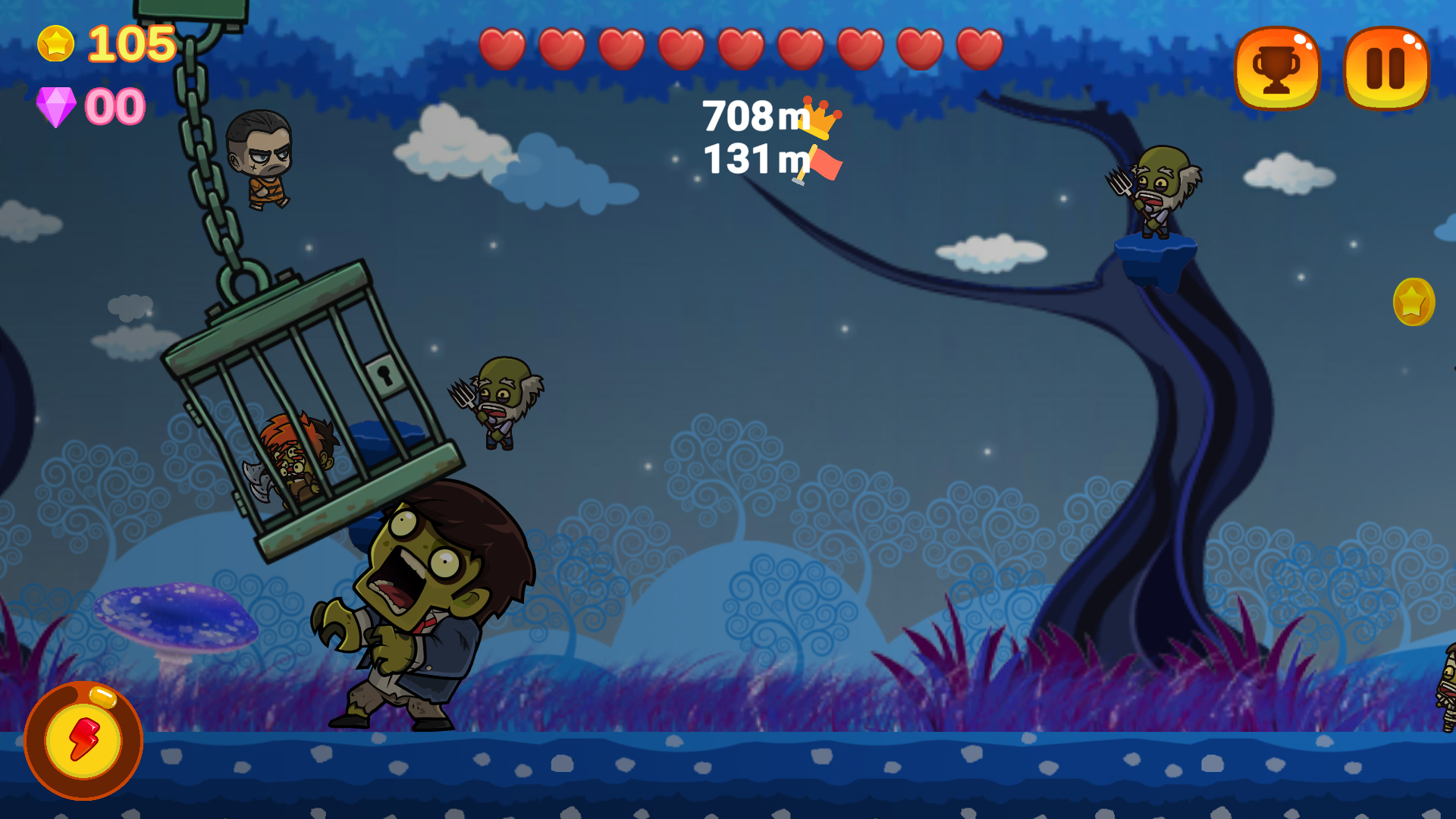
Task: Click the padlock on the cage
Action: tap(385, 375)
